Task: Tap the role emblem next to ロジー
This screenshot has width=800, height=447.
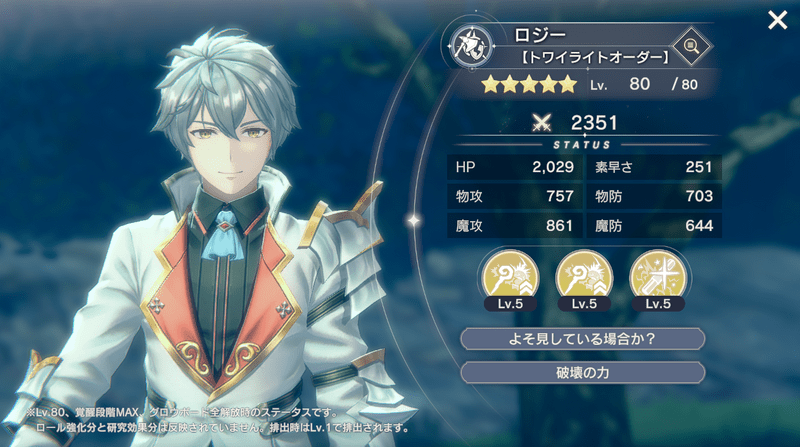Action: tap(468, 45)
